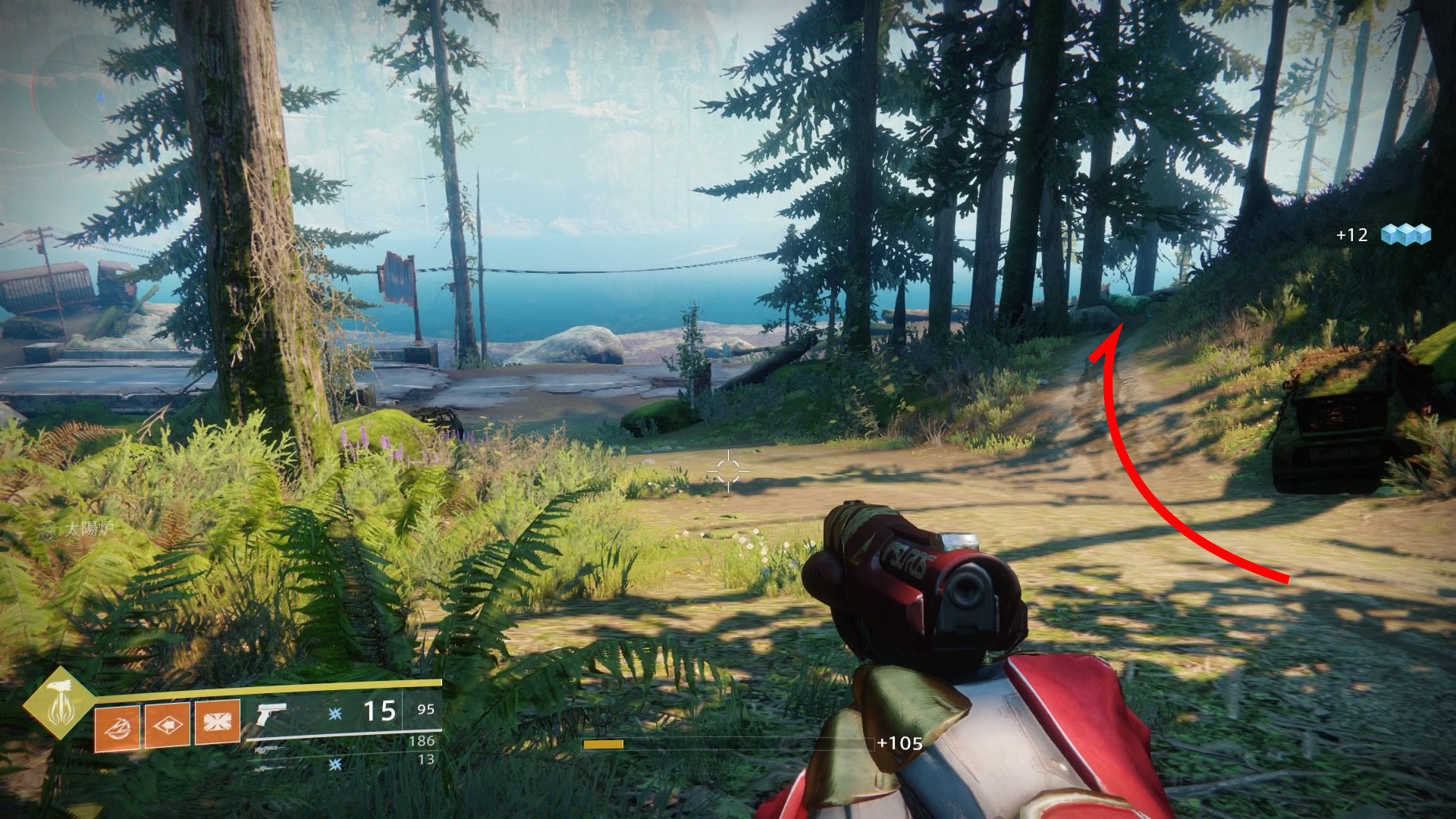
Task: Trigger the orange starburst melee ability icon
Action: coord(217,721)
